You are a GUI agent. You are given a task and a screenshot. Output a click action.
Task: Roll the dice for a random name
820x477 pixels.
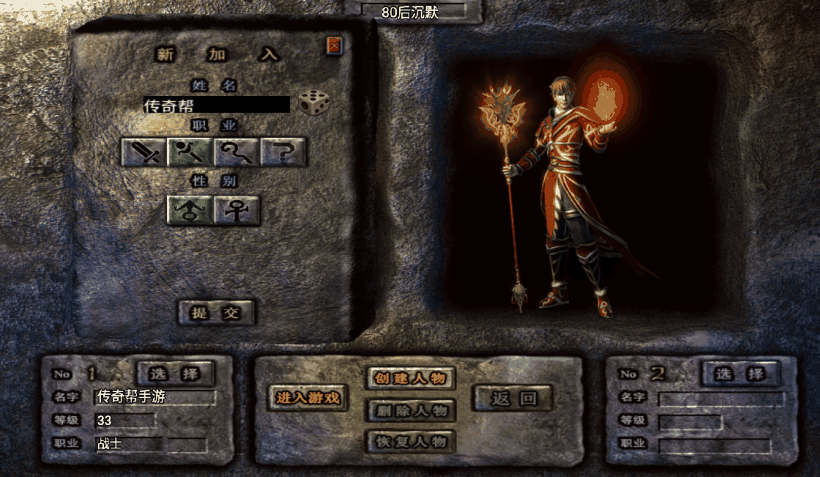point(313,103)
